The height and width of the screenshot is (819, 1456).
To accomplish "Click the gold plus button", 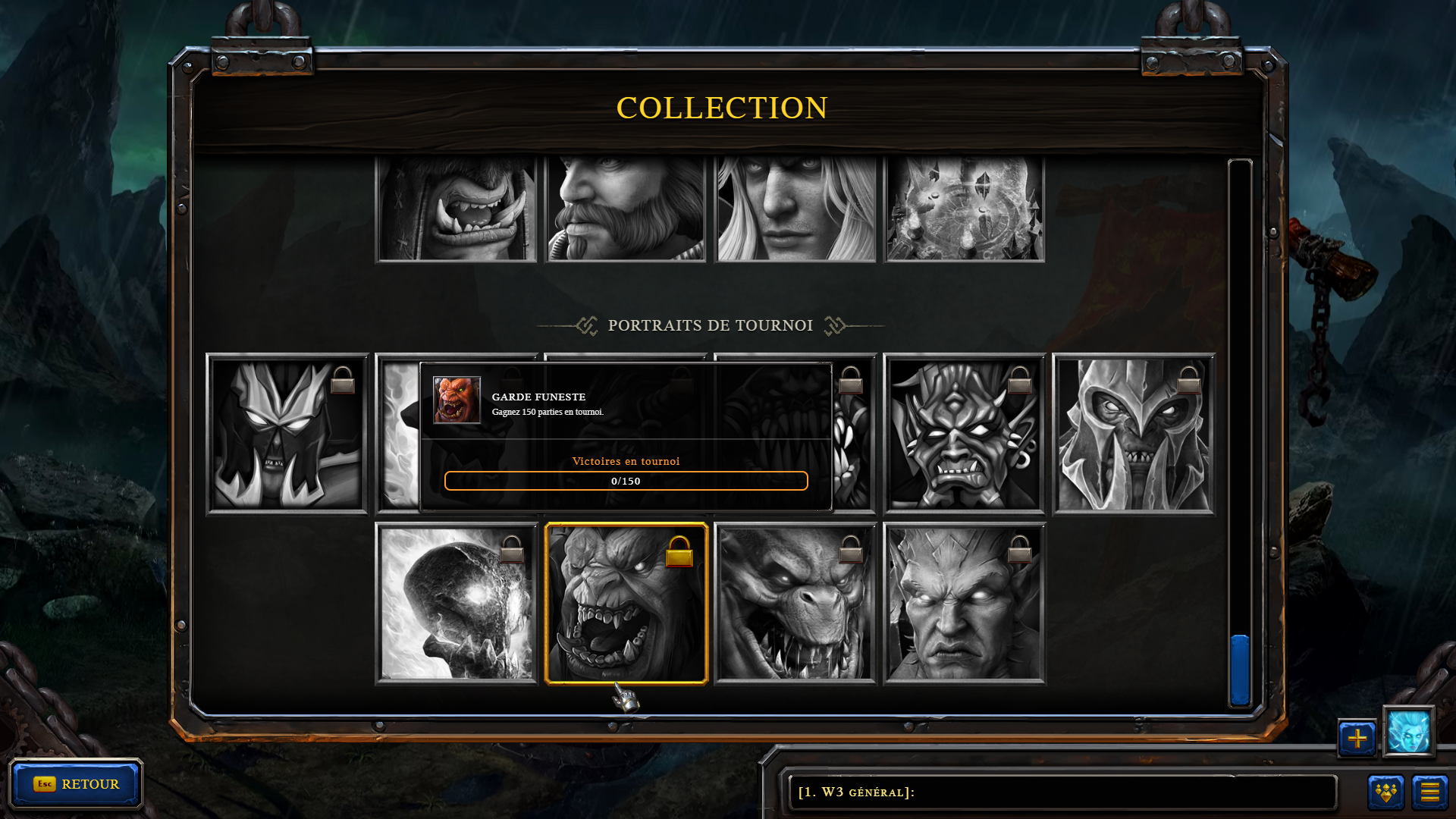I will [1357, 738].
